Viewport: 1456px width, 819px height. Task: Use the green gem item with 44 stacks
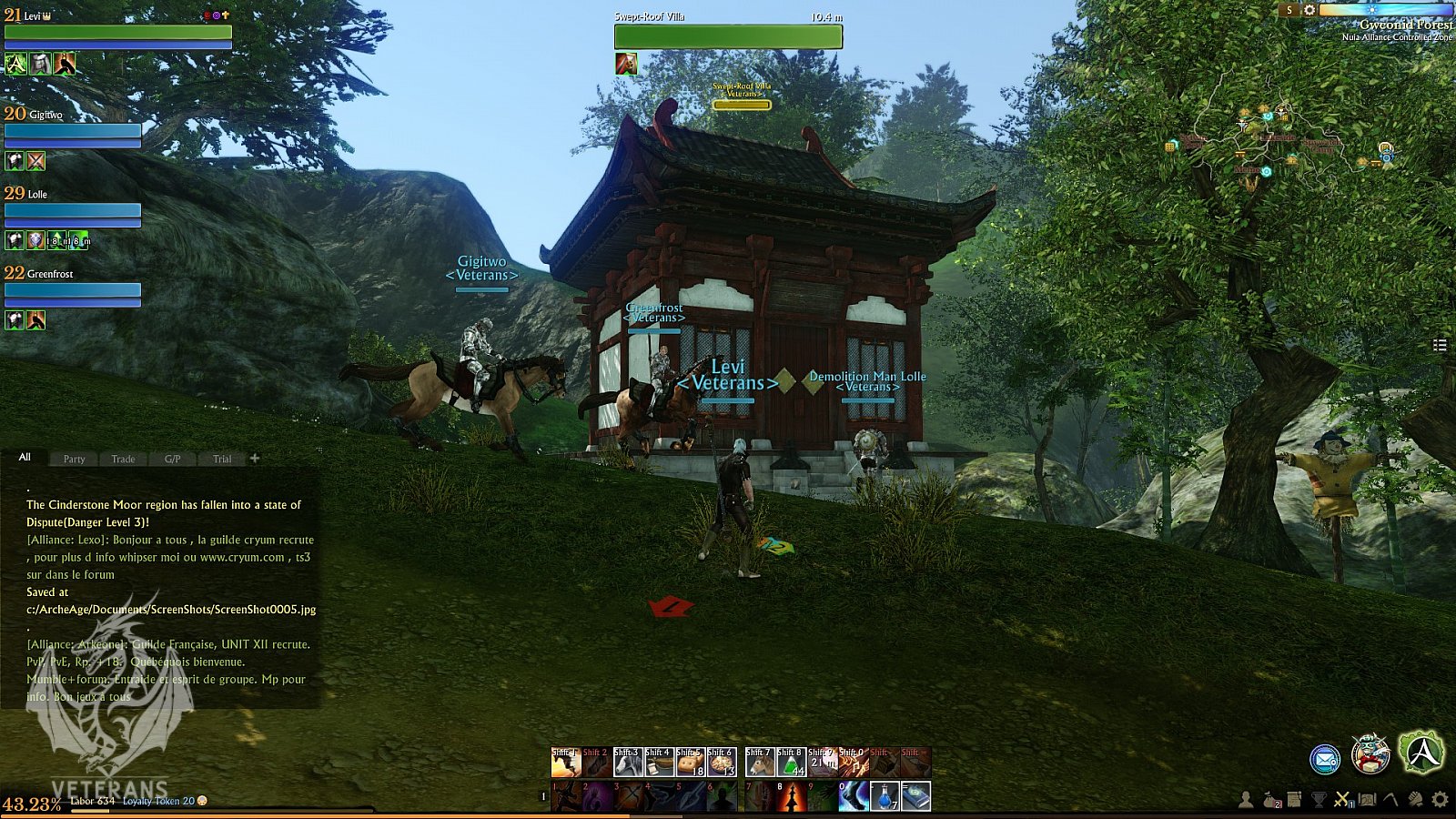[x=791, y=763]
